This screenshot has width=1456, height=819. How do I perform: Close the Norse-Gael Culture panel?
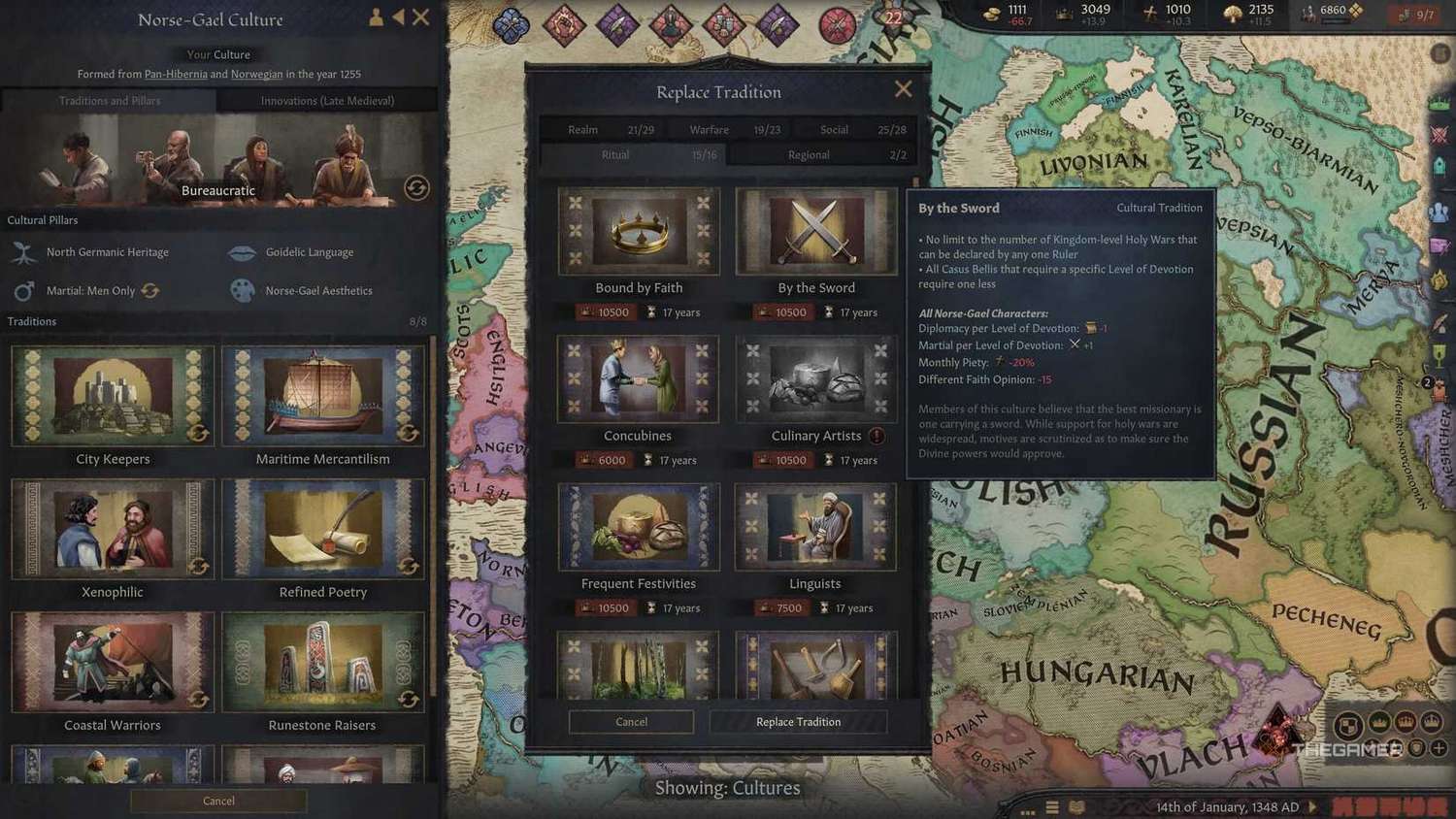pos(420,17)
